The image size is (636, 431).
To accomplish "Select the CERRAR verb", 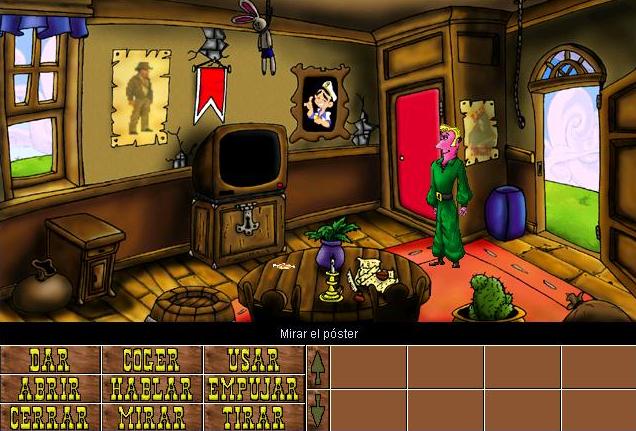I will pos(50,416).
